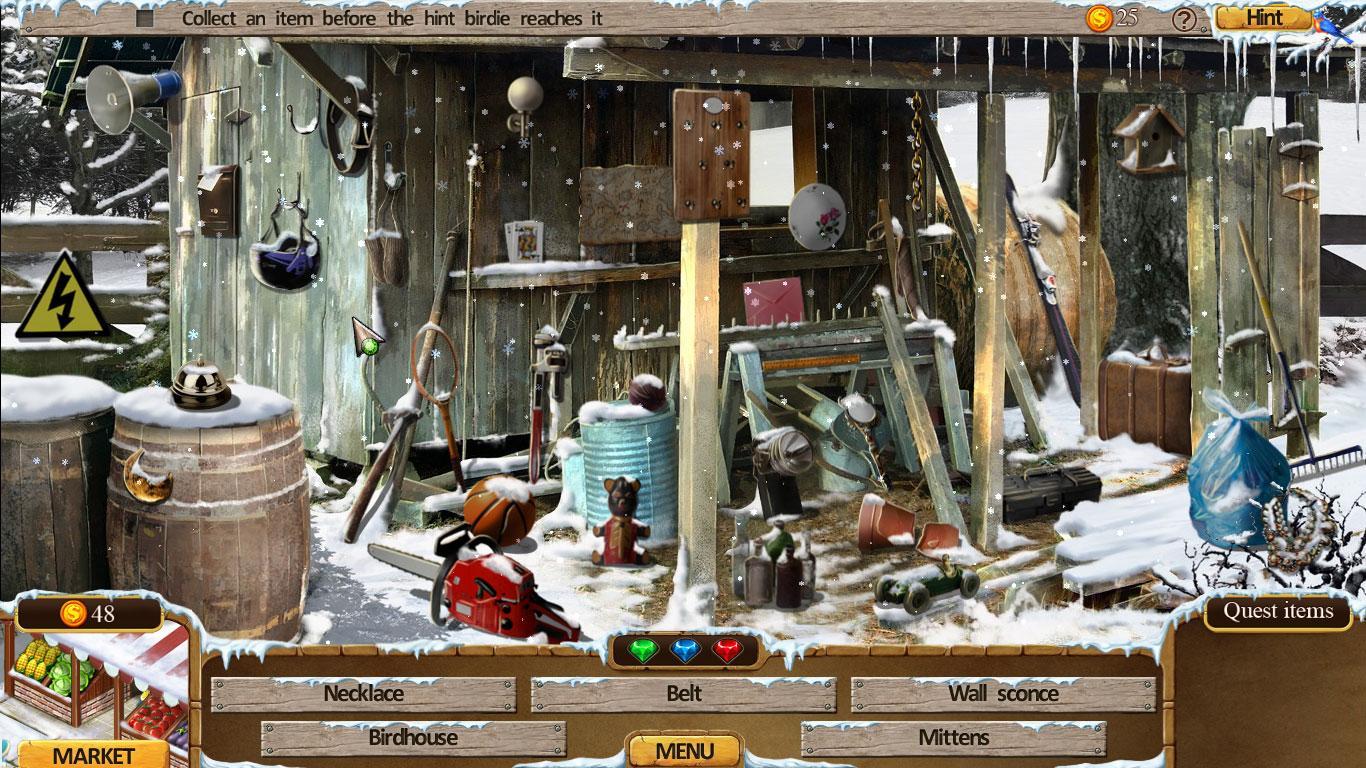Use the Hint button
The image size is (1366, 768).
click(1264, 18)
